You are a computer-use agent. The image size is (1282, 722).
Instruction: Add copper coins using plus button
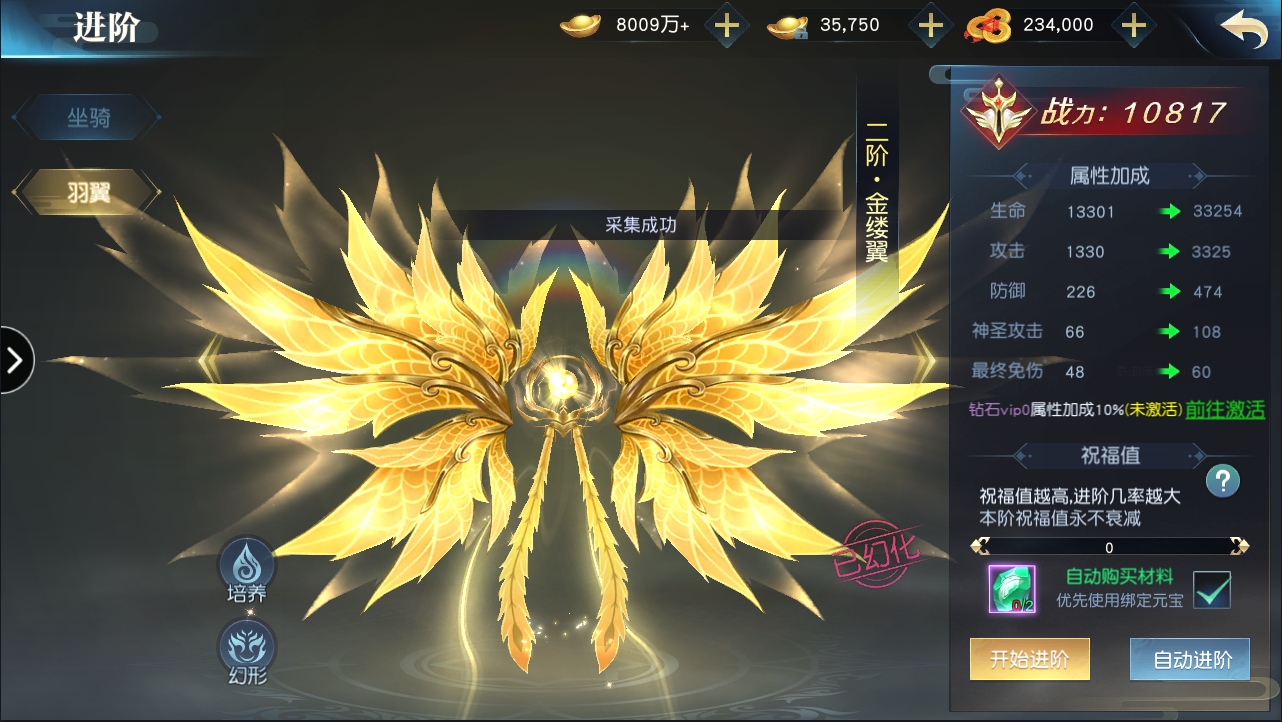point(1132,26)
